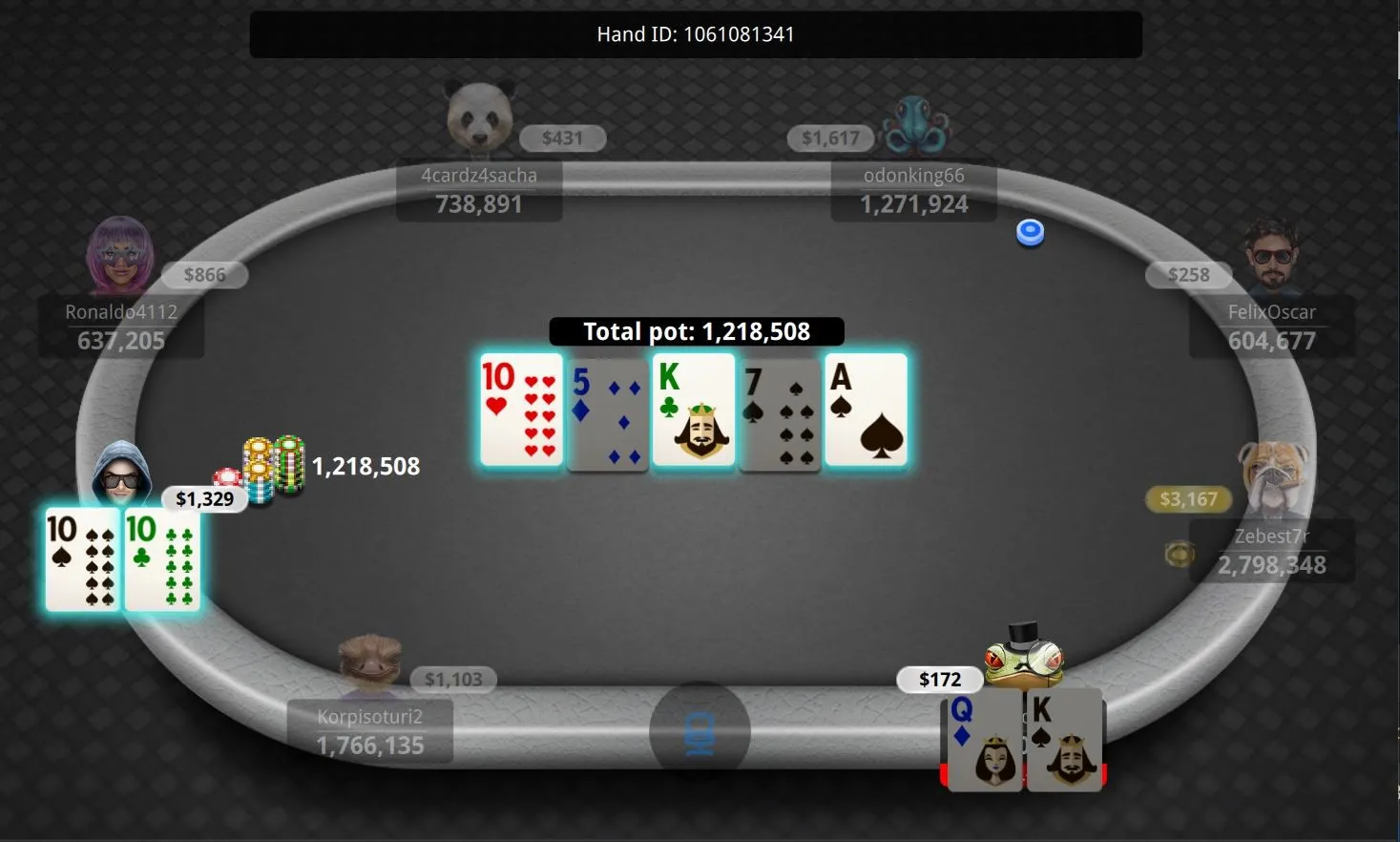The image size is (1400, 842).
Task: Select odonking66's player seat
Action: [x=913, y=190]
